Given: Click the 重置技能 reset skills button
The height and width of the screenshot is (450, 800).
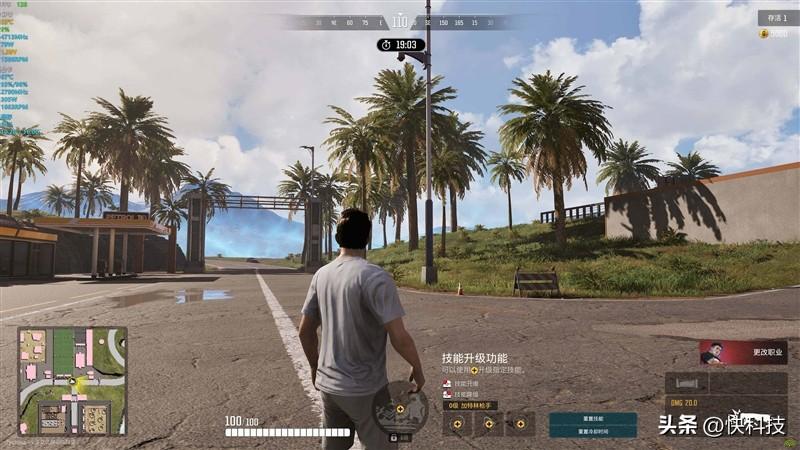Looking at the screenshot, I should pyautogui.click(x=592, y=418).
